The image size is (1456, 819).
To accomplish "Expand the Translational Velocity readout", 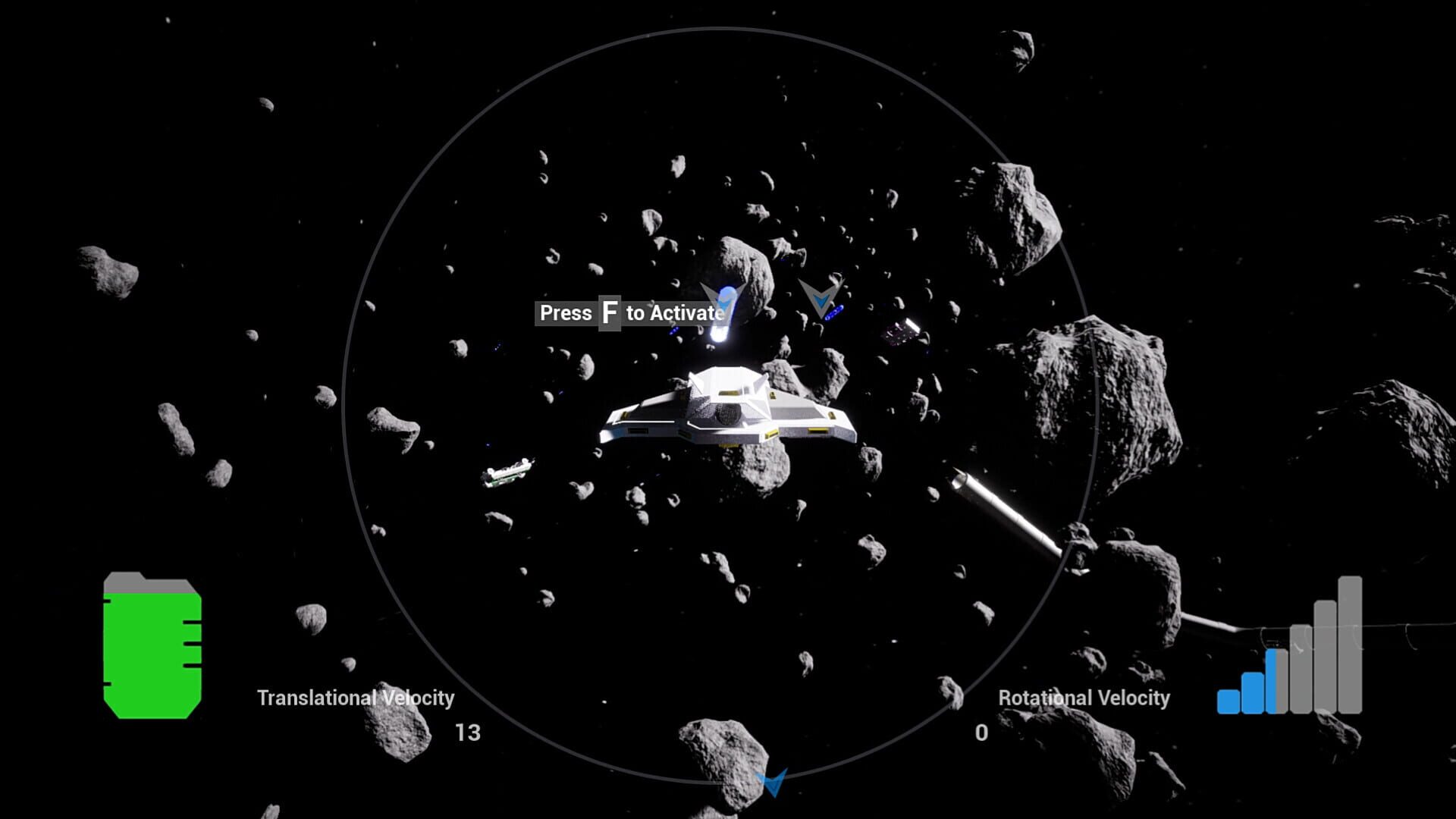I will point(468,733).
